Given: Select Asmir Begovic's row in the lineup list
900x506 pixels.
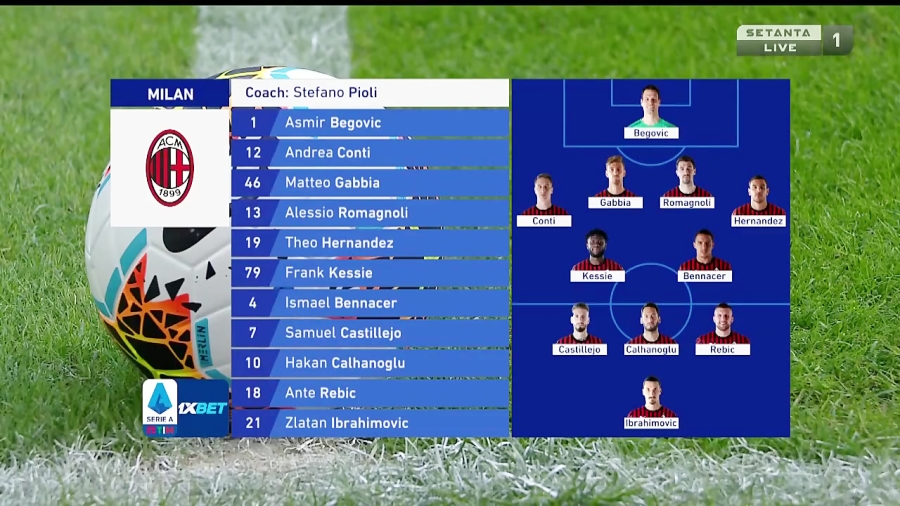Looking at the screenshot, I should (370, 123).
